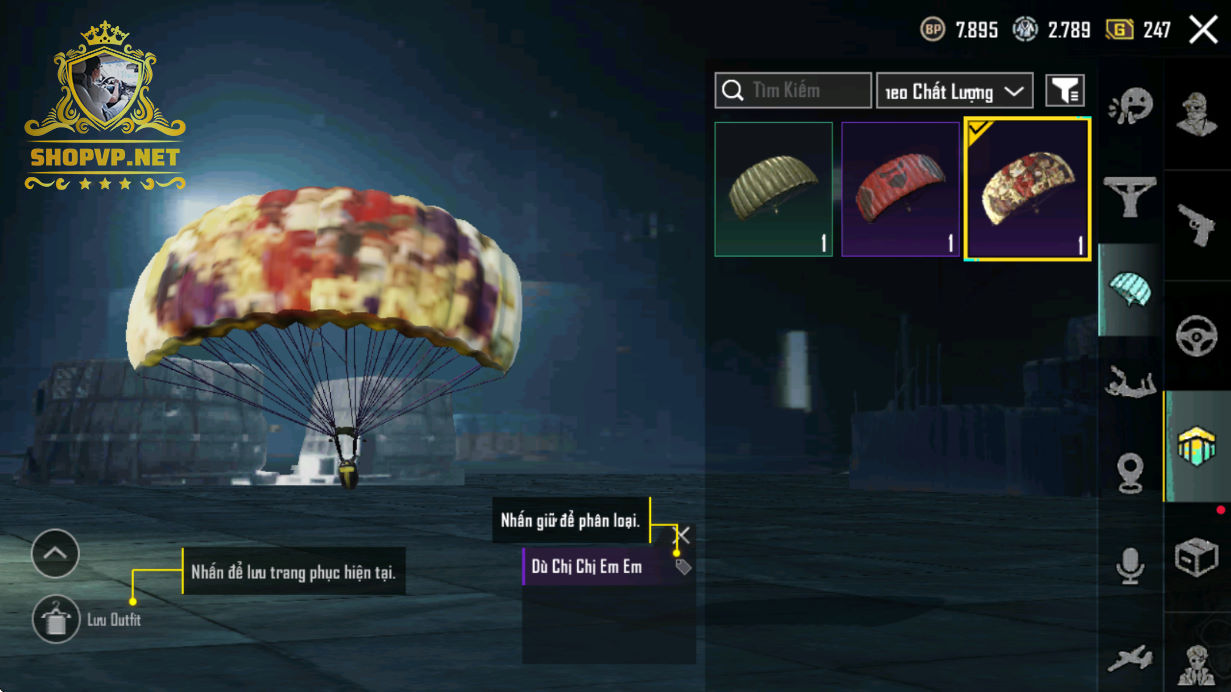Viewport: 1231px width, 692px height.
Task: Open the microphone voice category
Action: (x=1130, y=566)
